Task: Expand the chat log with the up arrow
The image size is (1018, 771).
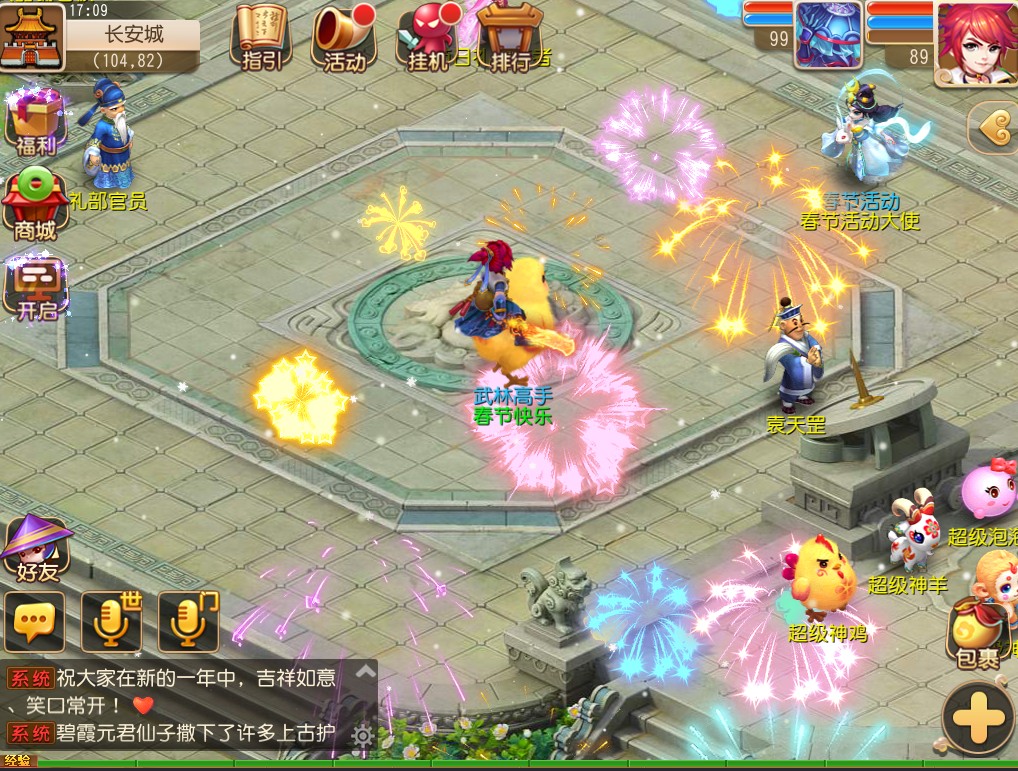Action: (x=364, y=672)
